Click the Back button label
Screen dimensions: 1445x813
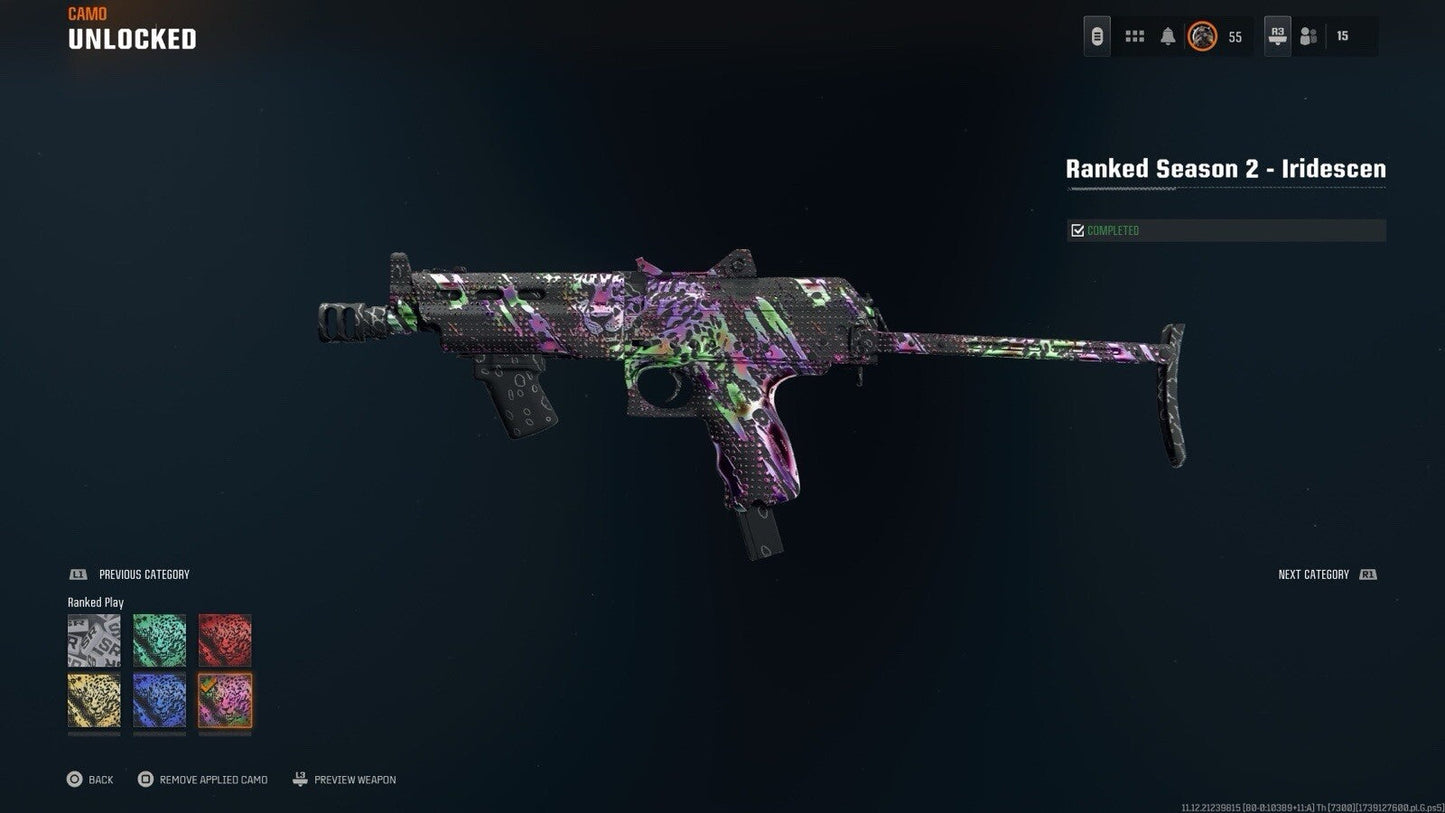tap(100, 779)
